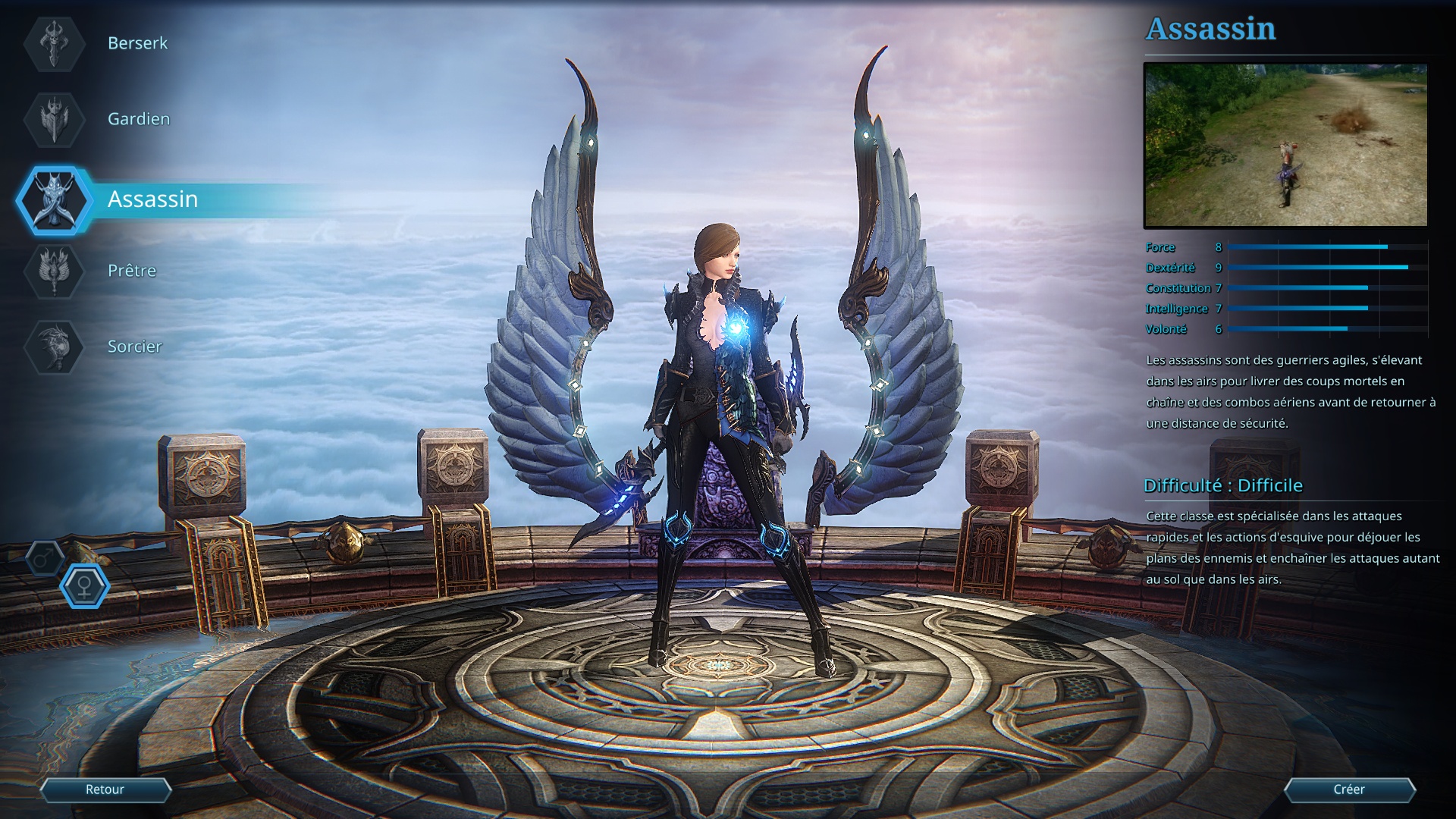Image resolution: width=1456 pixels, height=819 pixels.
Task: Play the Assassin gameplay preview thumbnail
Action: pyautogui.click(x=1285, y=145)
